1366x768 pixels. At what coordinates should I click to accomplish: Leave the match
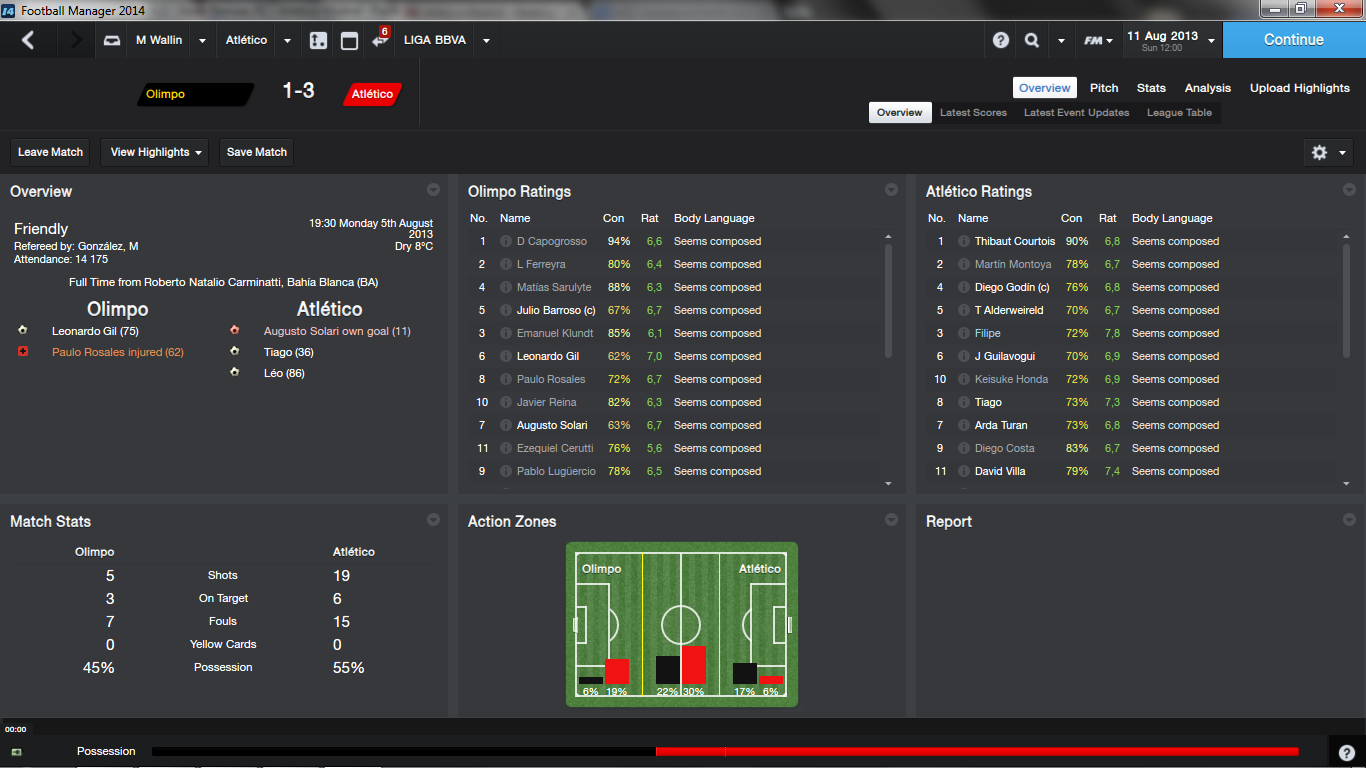[x=50, y=152]
